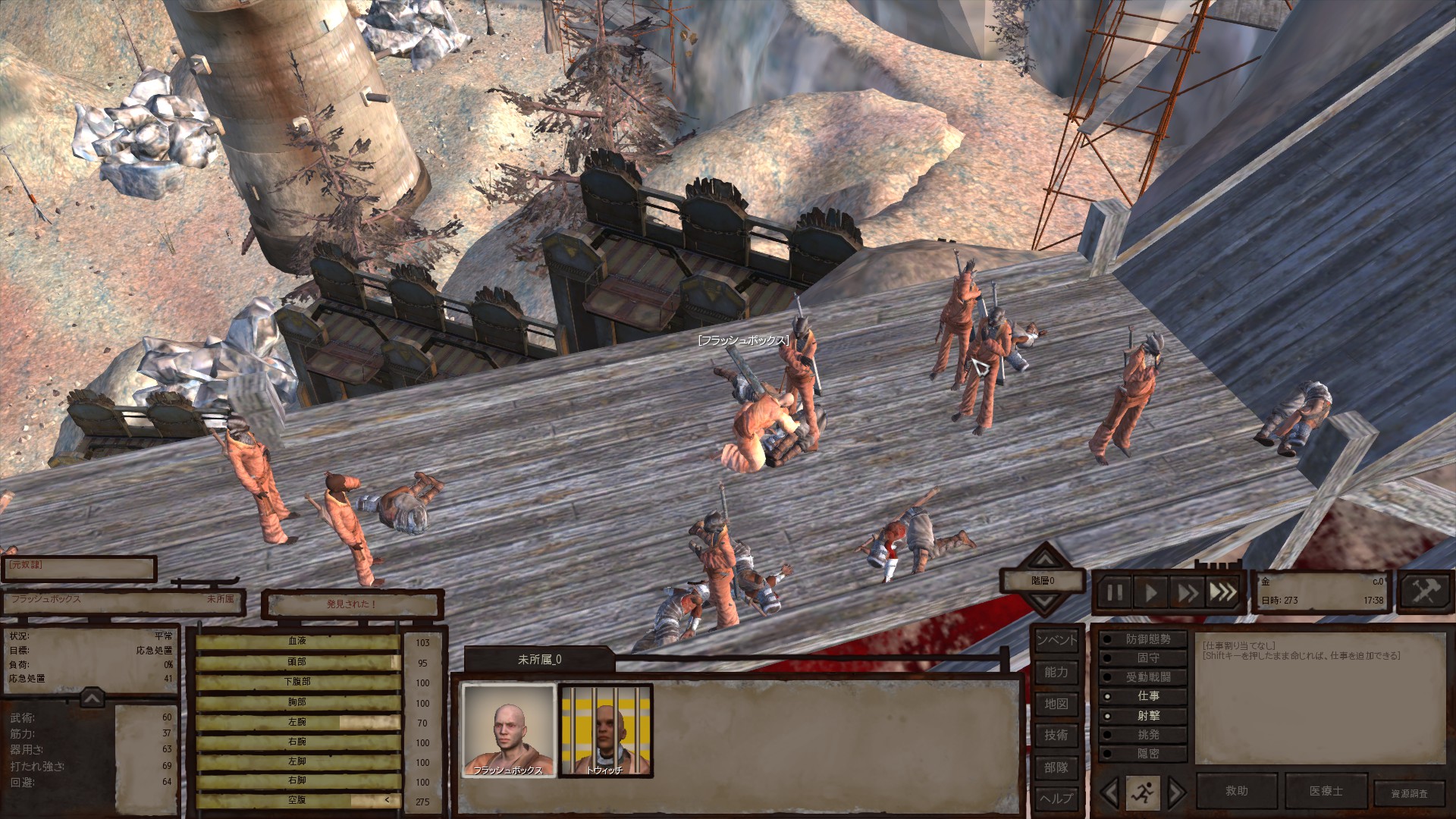Click the 救助 rescue button

tap(1237, 791)
